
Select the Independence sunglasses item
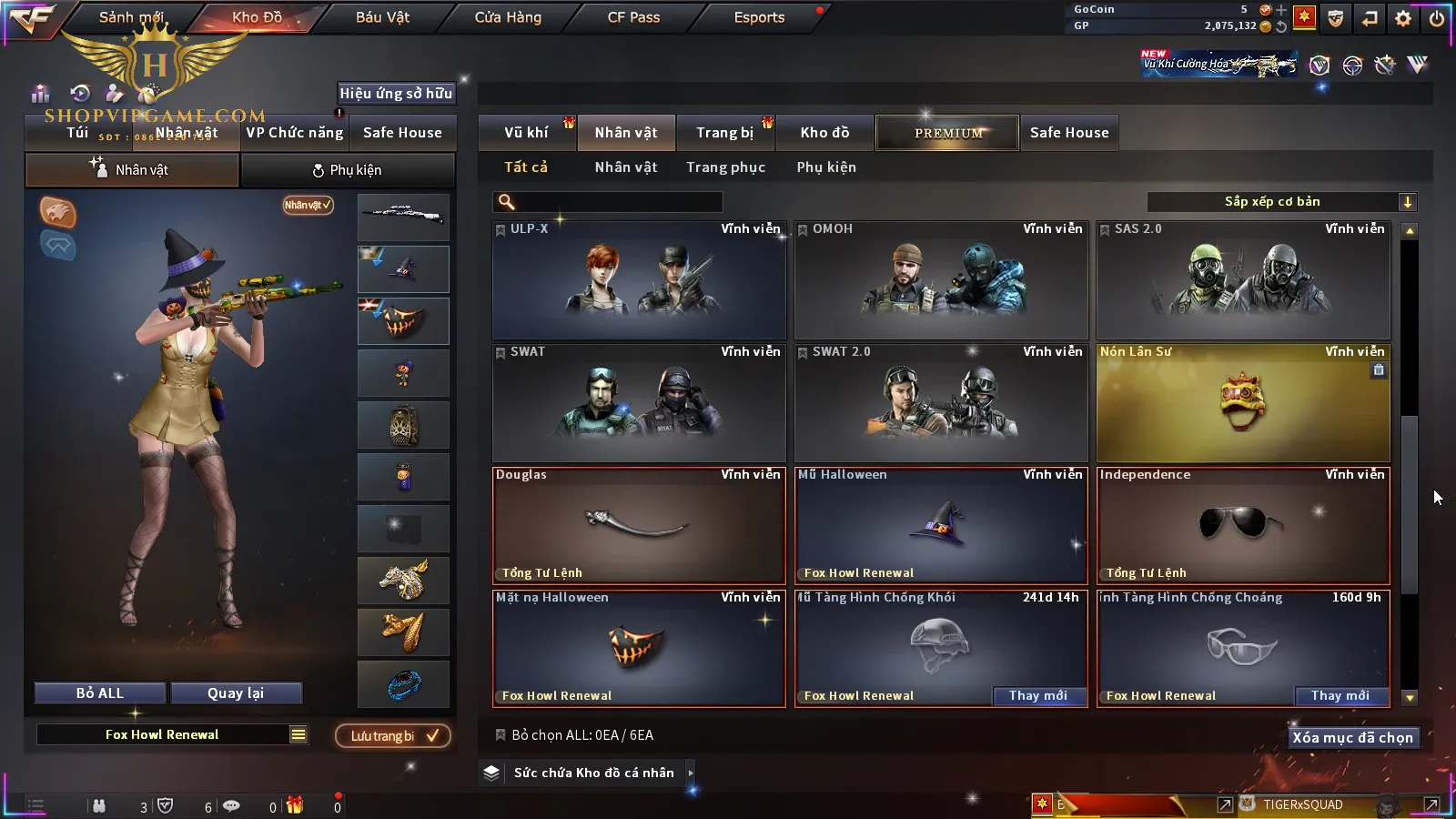1243,526
